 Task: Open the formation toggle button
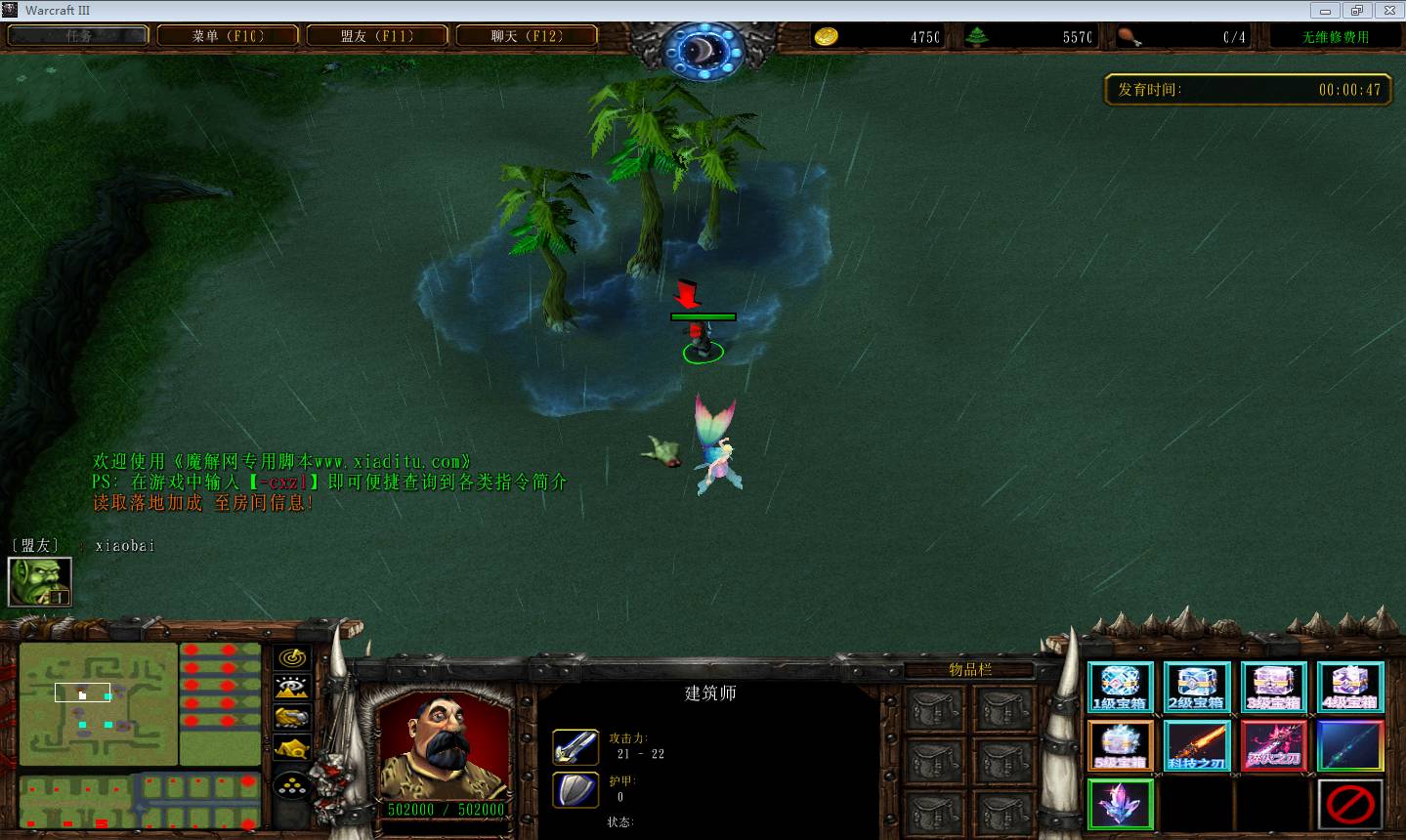coord(292,783)
